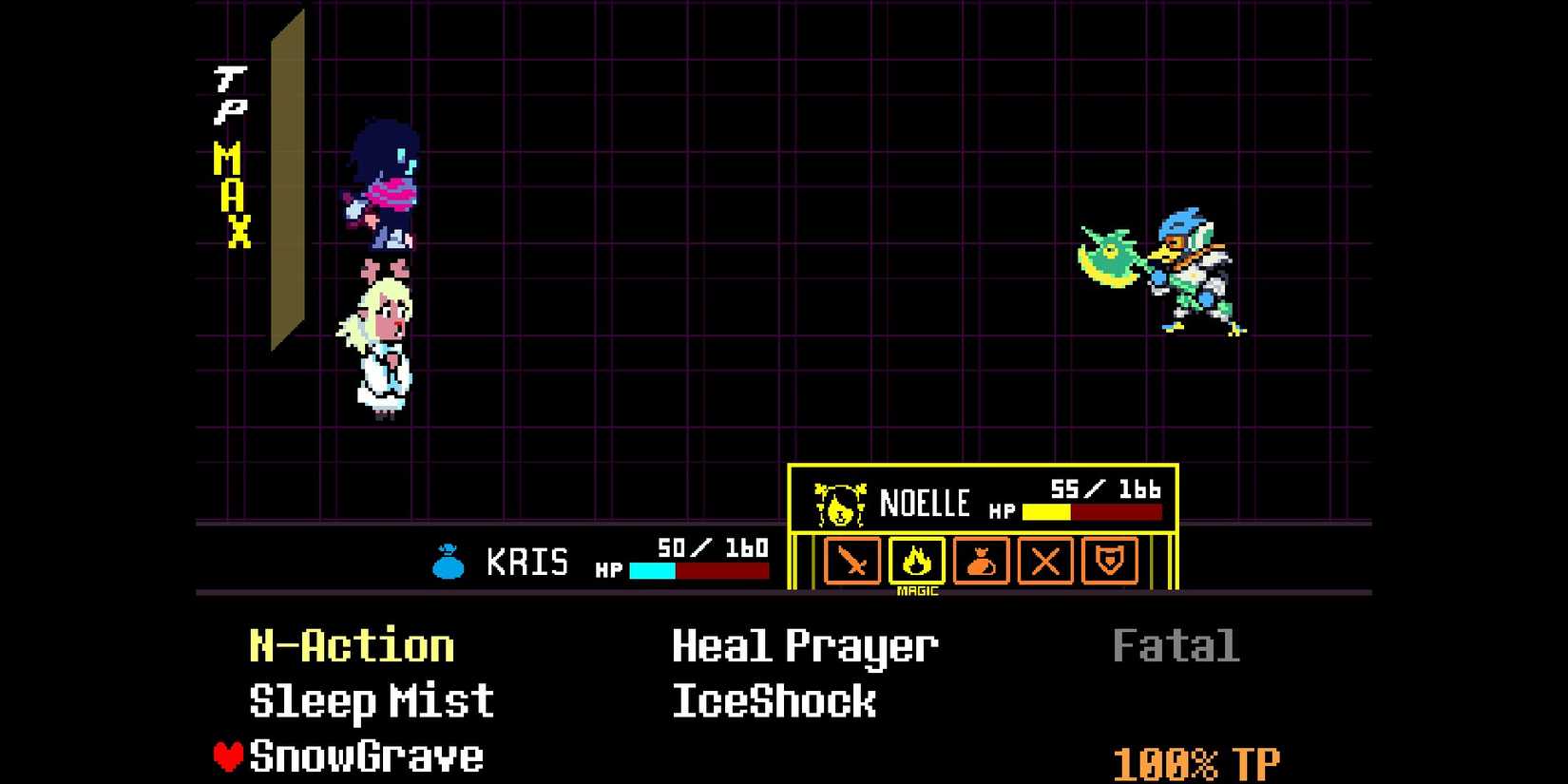Select the Sleep Mist option

(x=369, y=700)
